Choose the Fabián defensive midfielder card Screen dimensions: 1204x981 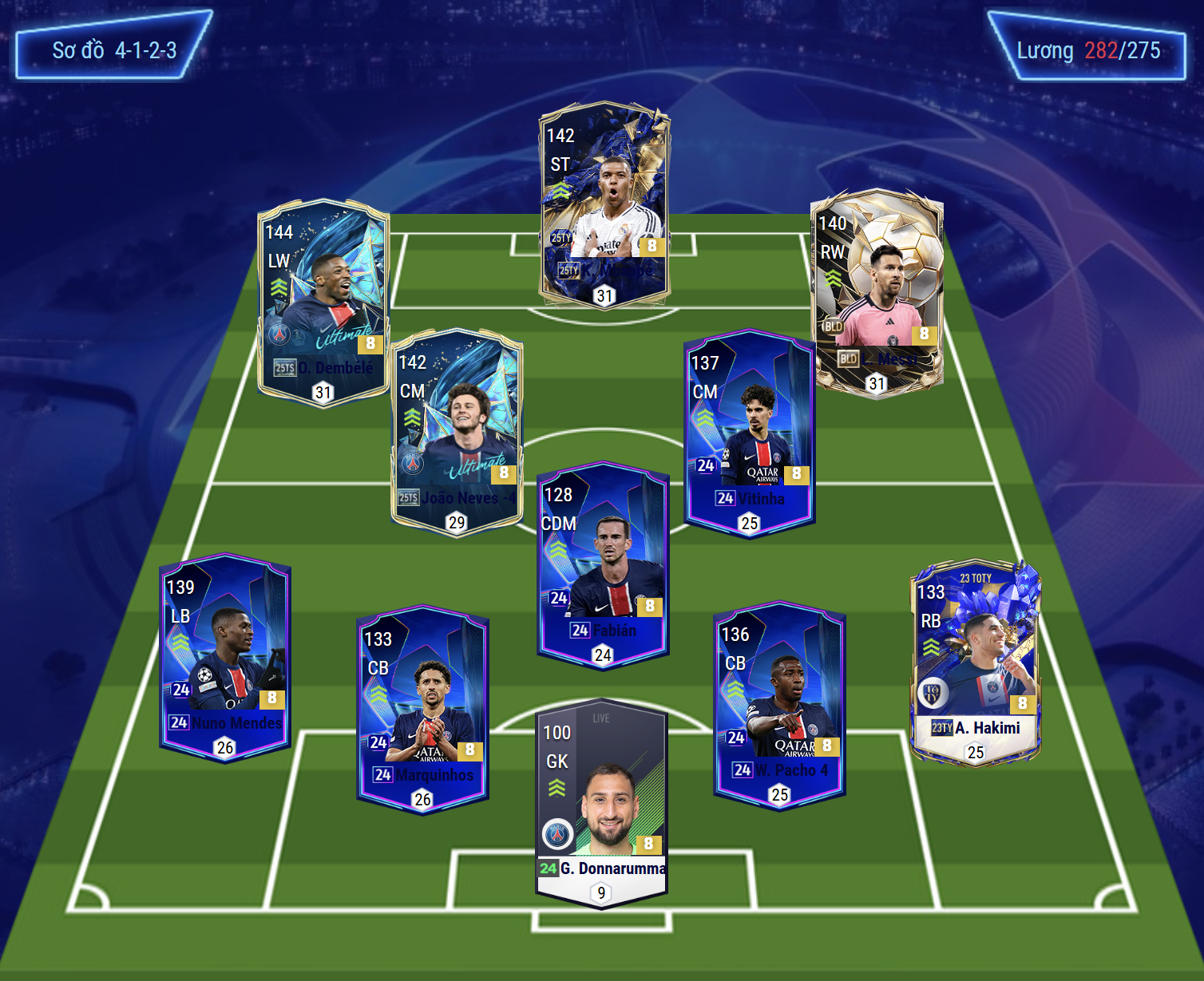[603, 564]
